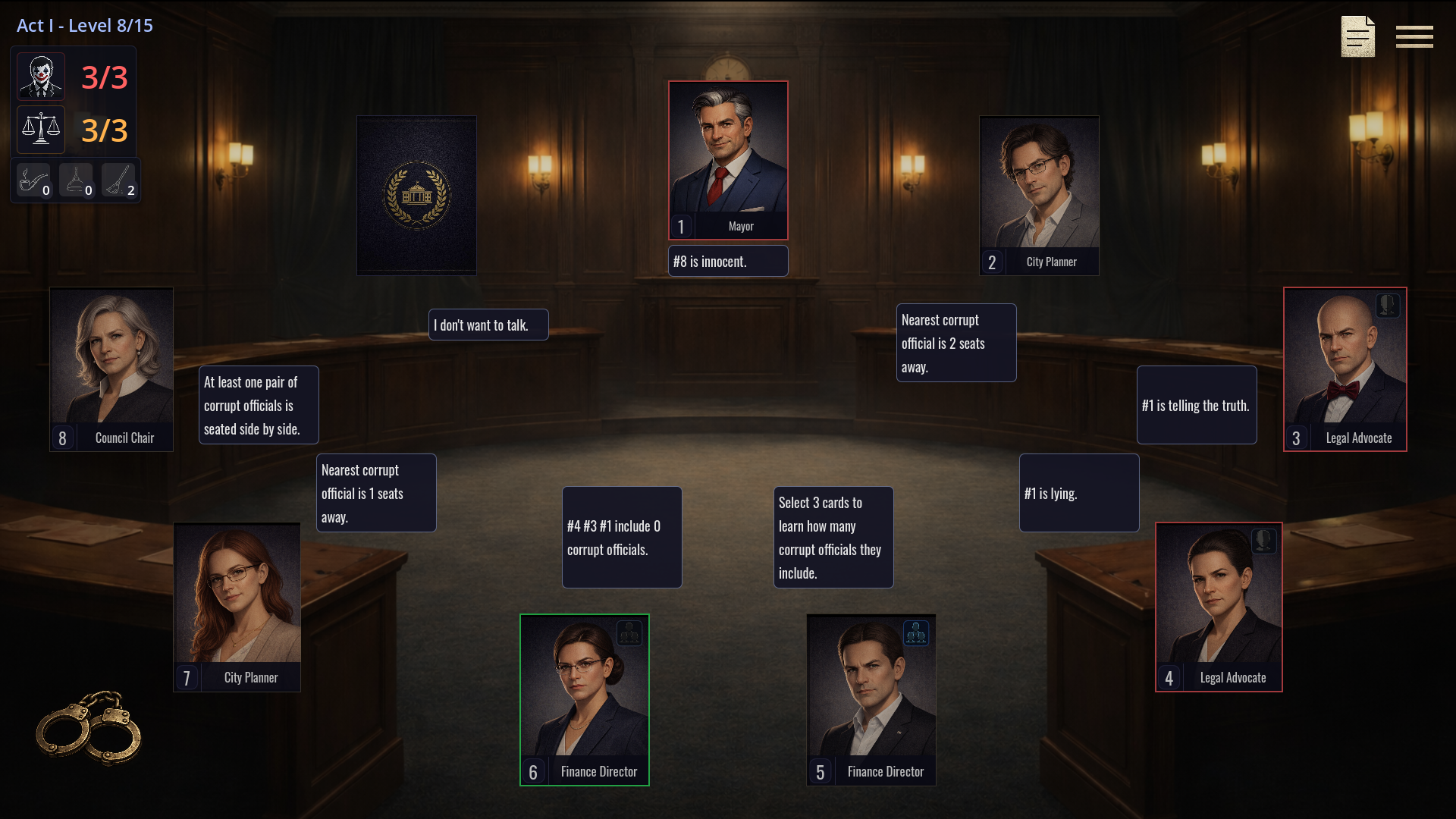Pick the City Planner card numbered 7
This screenshot has height=819, width=1456.
237,607
